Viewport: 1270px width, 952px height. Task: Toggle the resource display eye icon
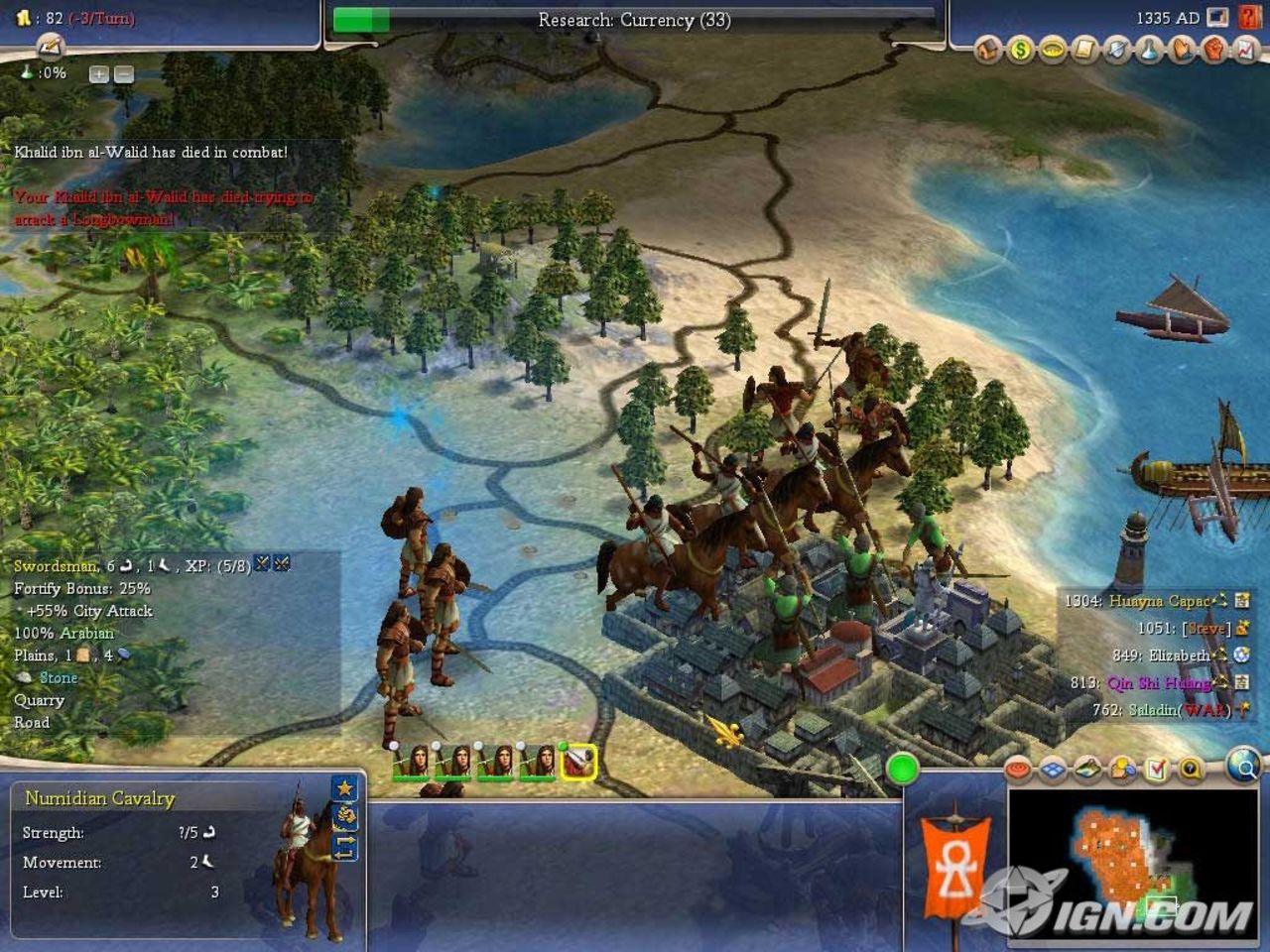point(1016,769)
